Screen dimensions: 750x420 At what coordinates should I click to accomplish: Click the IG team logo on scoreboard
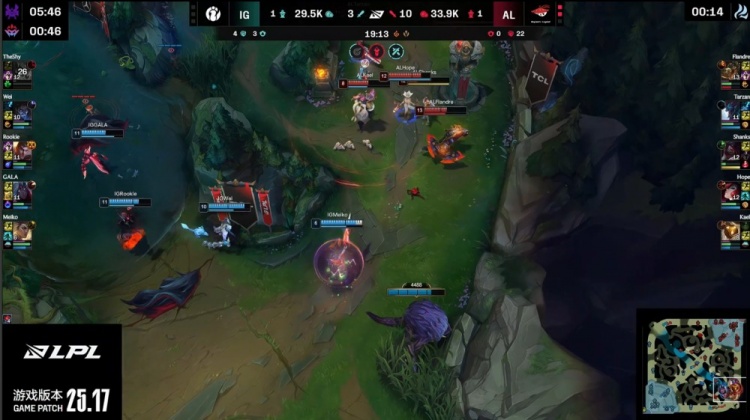[217, 14]
